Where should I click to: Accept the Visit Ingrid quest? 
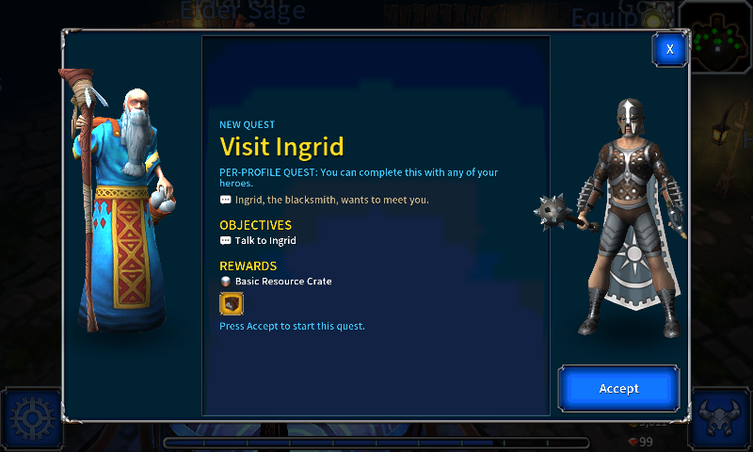618,388
